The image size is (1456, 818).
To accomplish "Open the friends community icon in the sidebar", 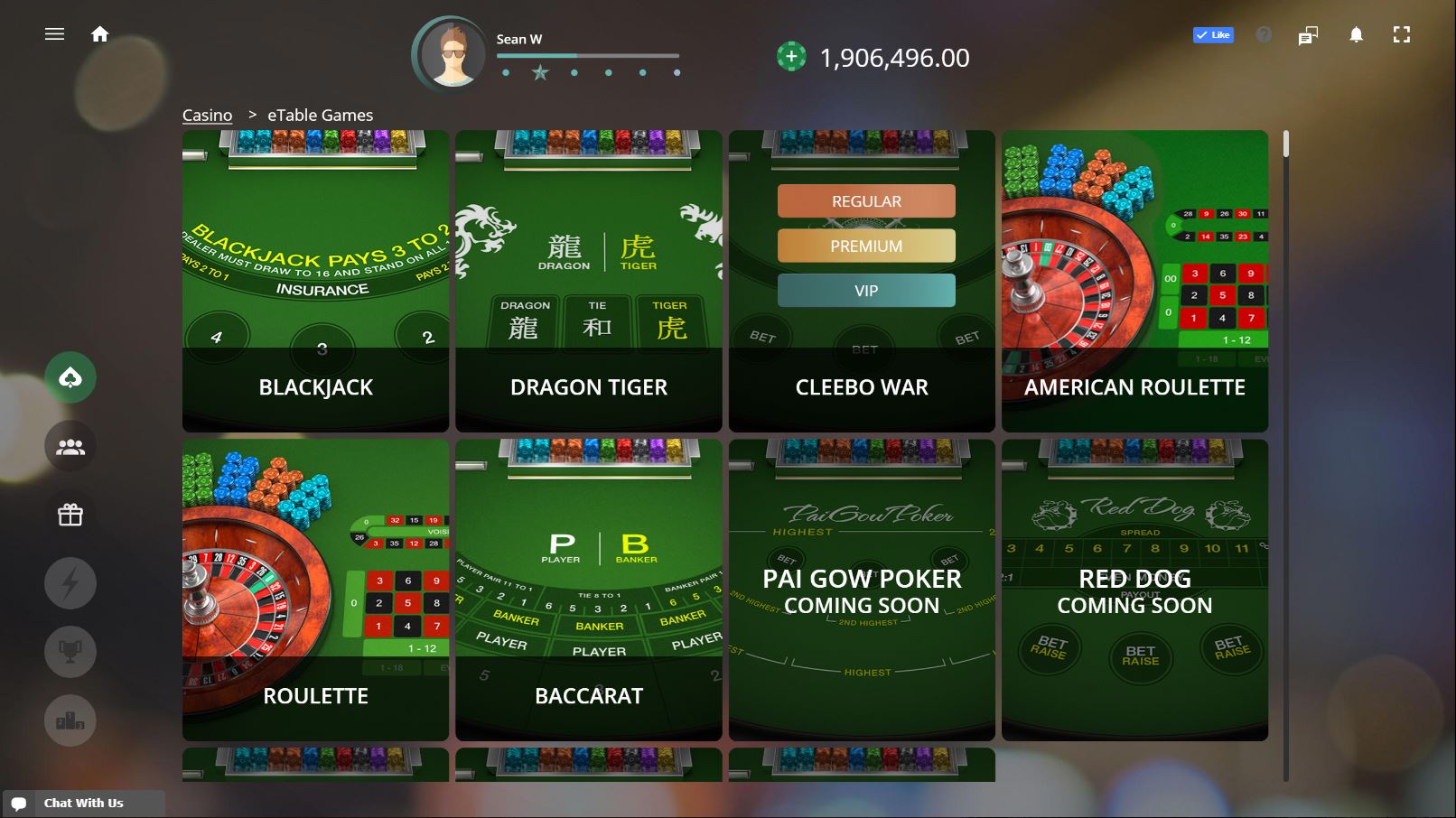I will click(x=70, y=446).
